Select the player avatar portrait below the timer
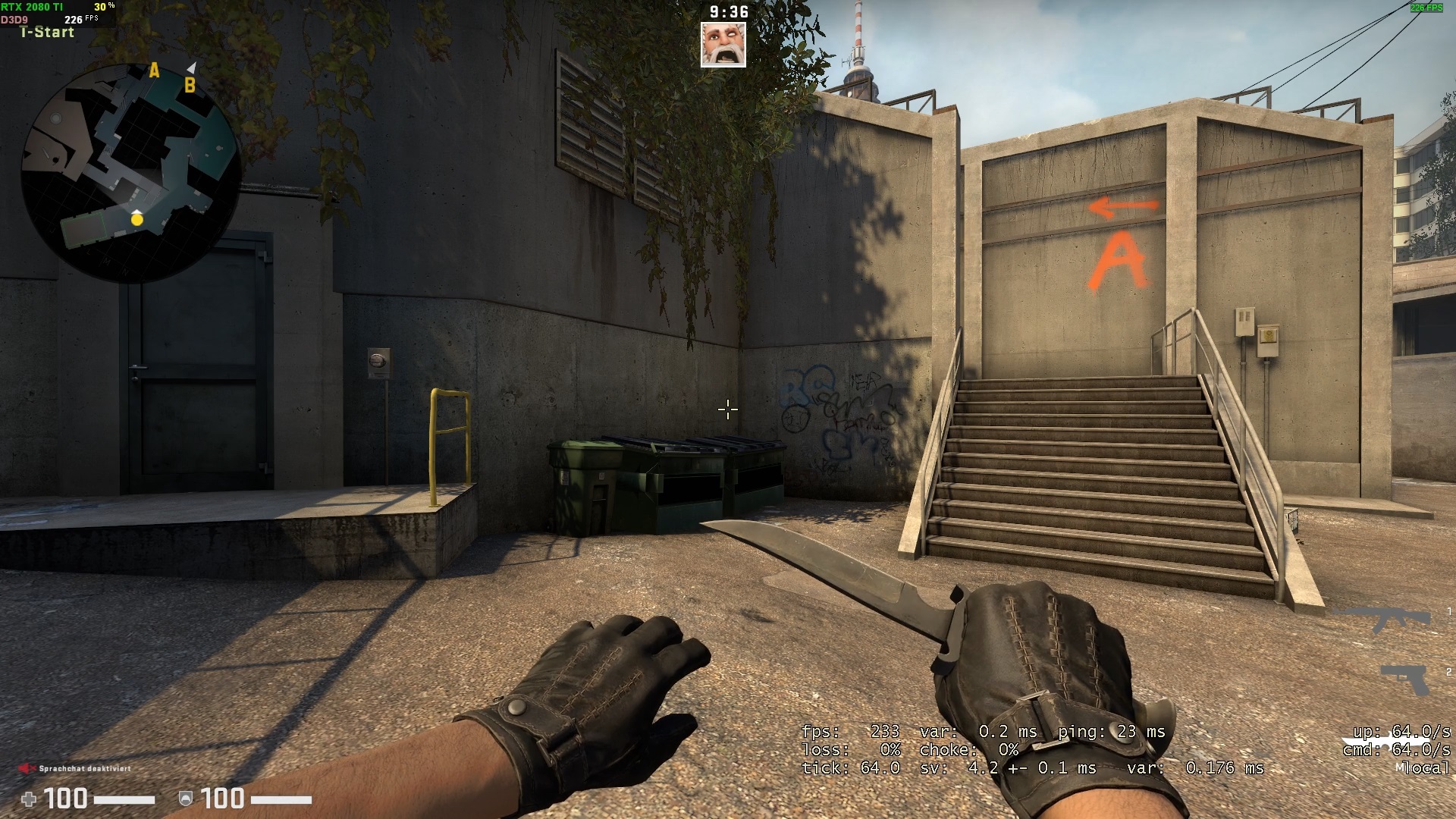Image resolution: width=1456 pixels, height=819 pixels. tap(723, 45)
